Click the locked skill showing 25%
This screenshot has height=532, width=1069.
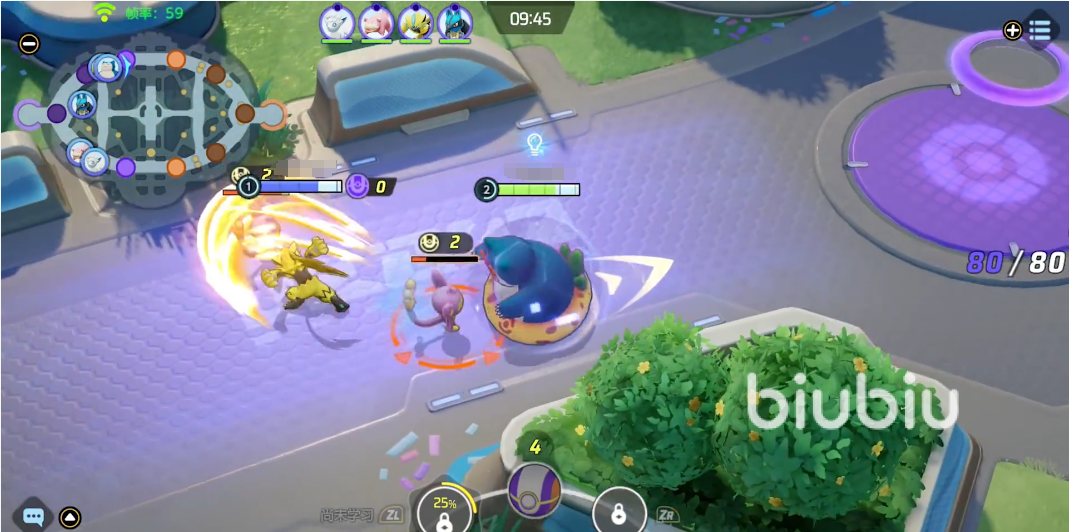(445, 510)
